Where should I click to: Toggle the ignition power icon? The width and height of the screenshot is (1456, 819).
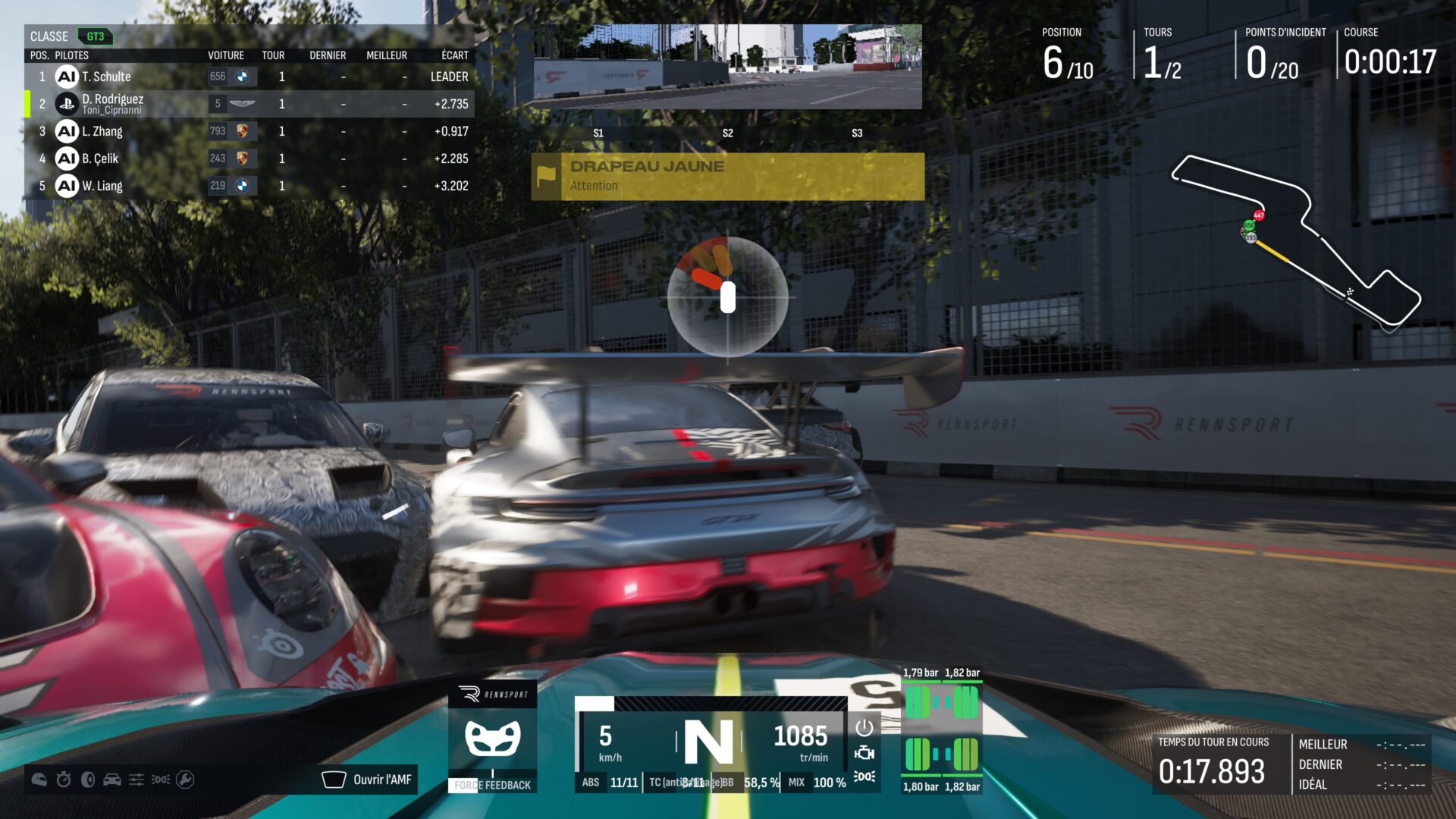click(864, 728)
